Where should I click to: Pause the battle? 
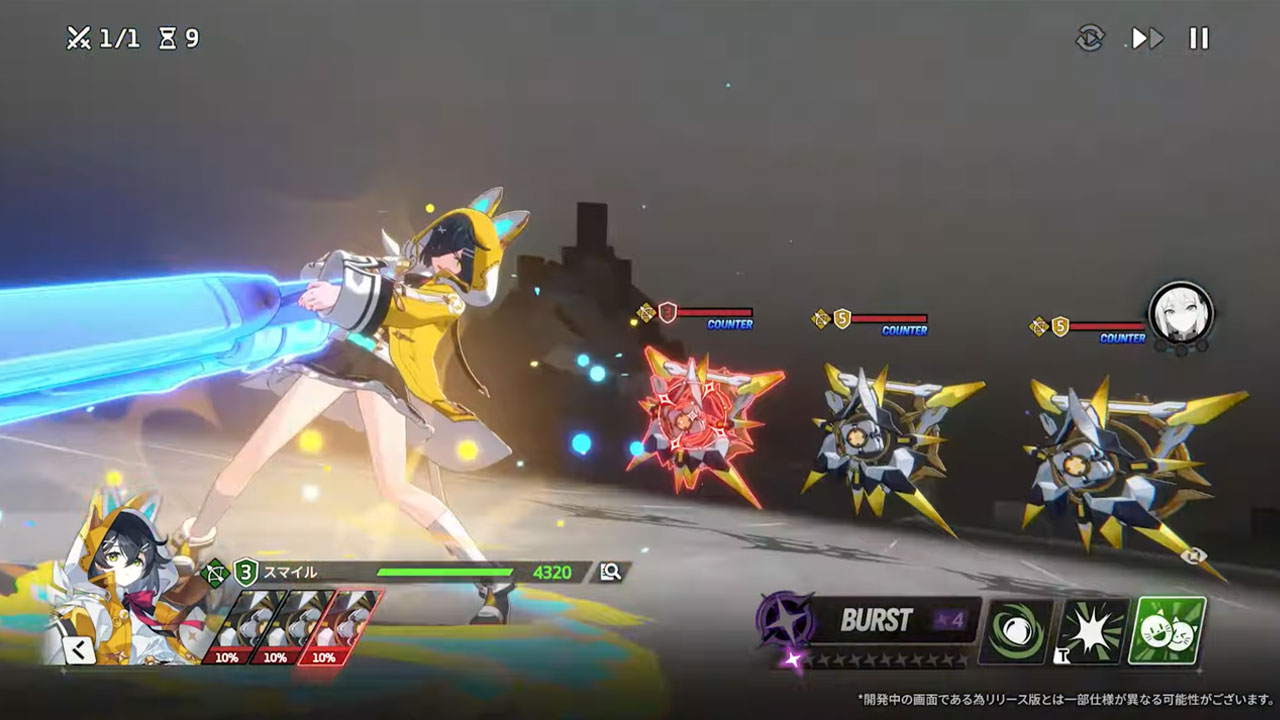(x=1198, y=39)
